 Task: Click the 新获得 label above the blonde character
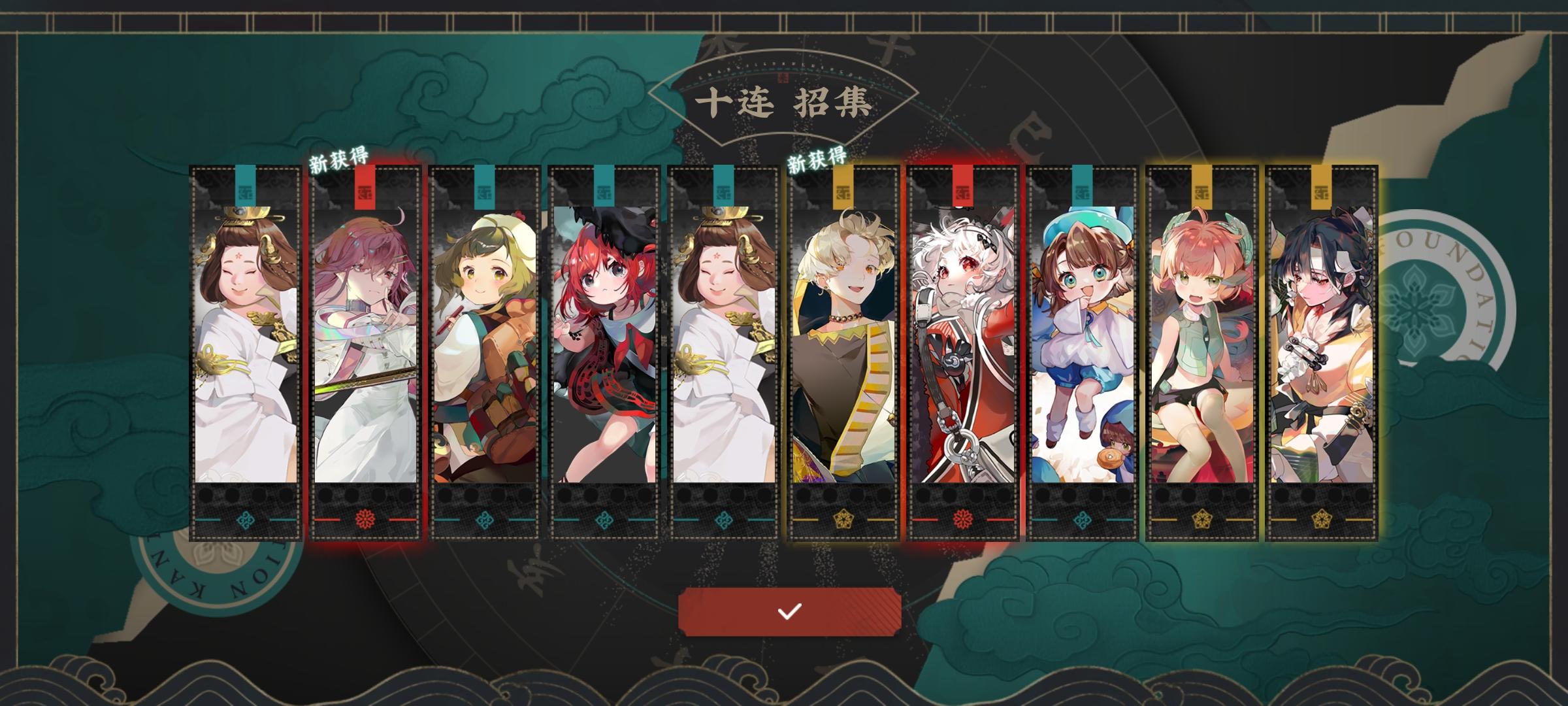tap(817, 159)
